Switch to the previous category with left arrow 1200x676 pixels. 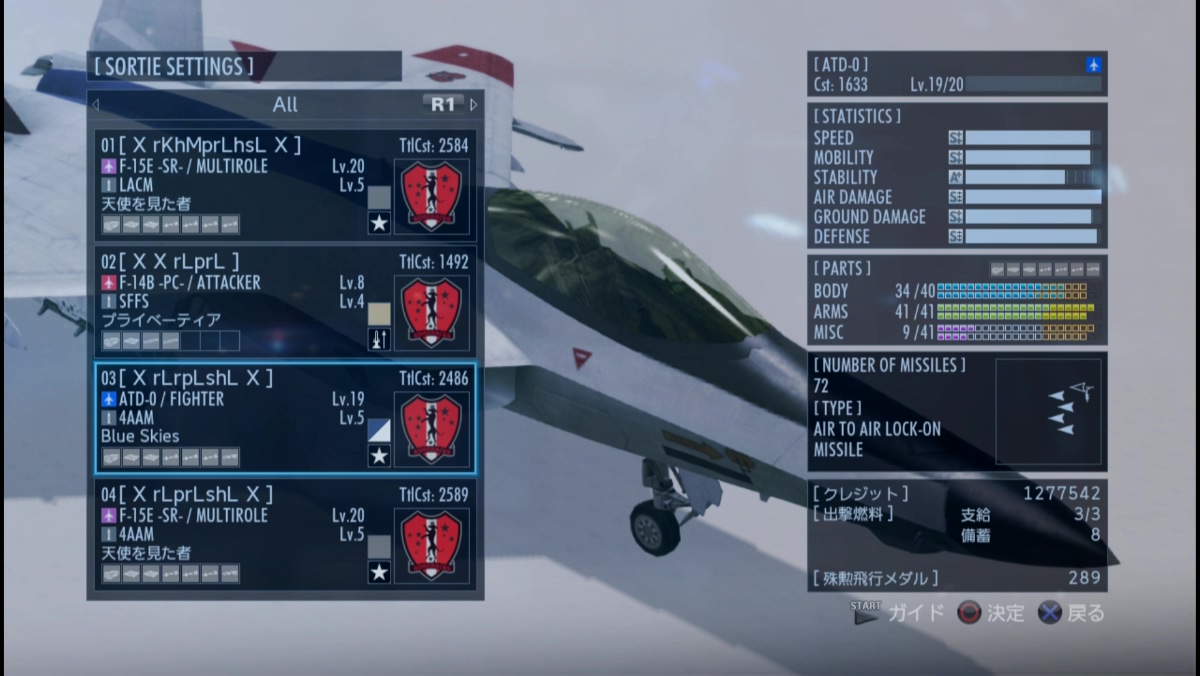(x=96, y=104)
